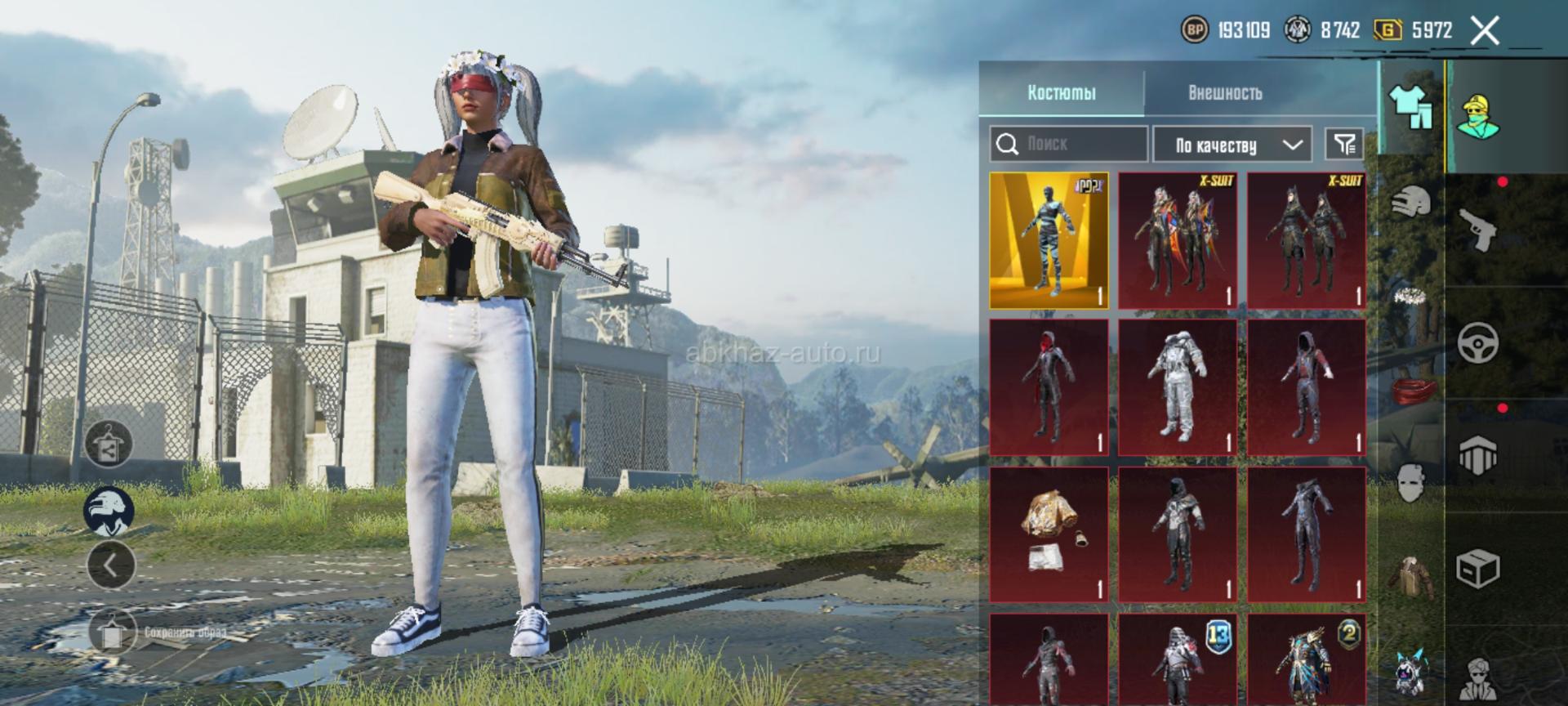Select the parachute category icon
Image resolution: width=1568 pixels, height=706 pixels.
click(1478, 454)
